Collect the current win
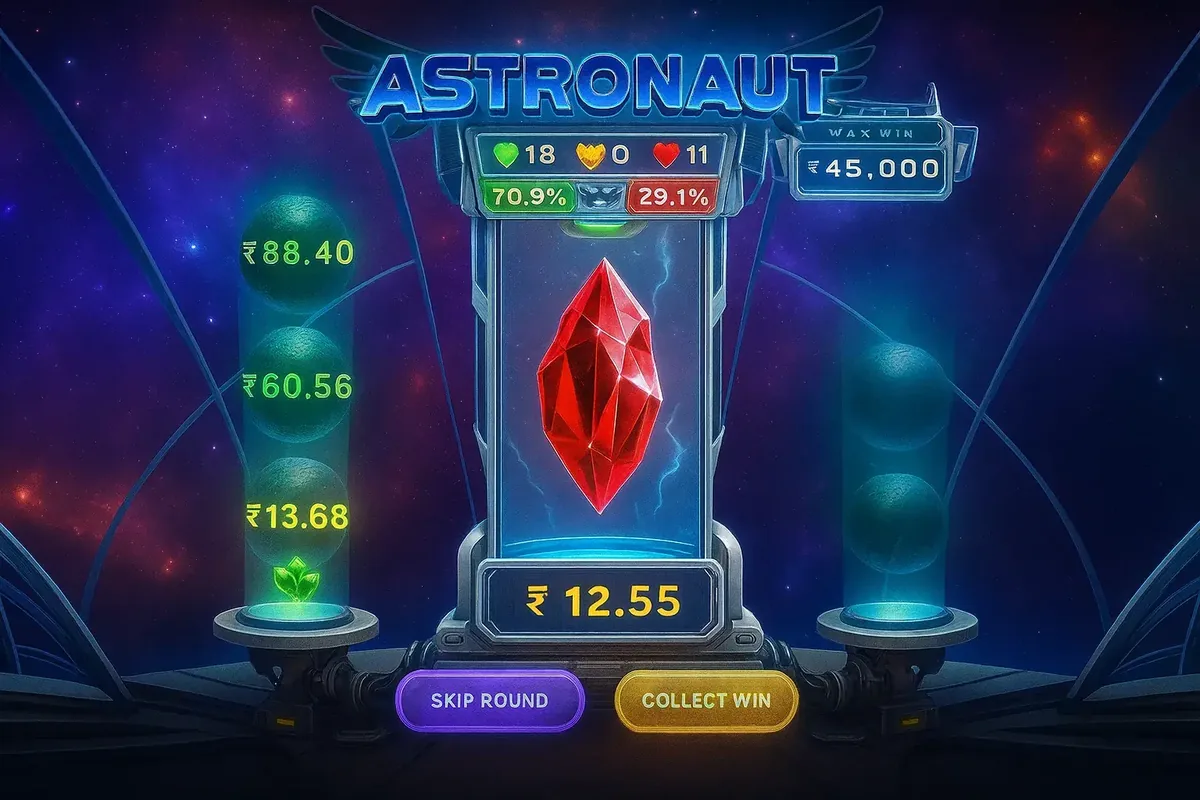 tap(706, 700)
